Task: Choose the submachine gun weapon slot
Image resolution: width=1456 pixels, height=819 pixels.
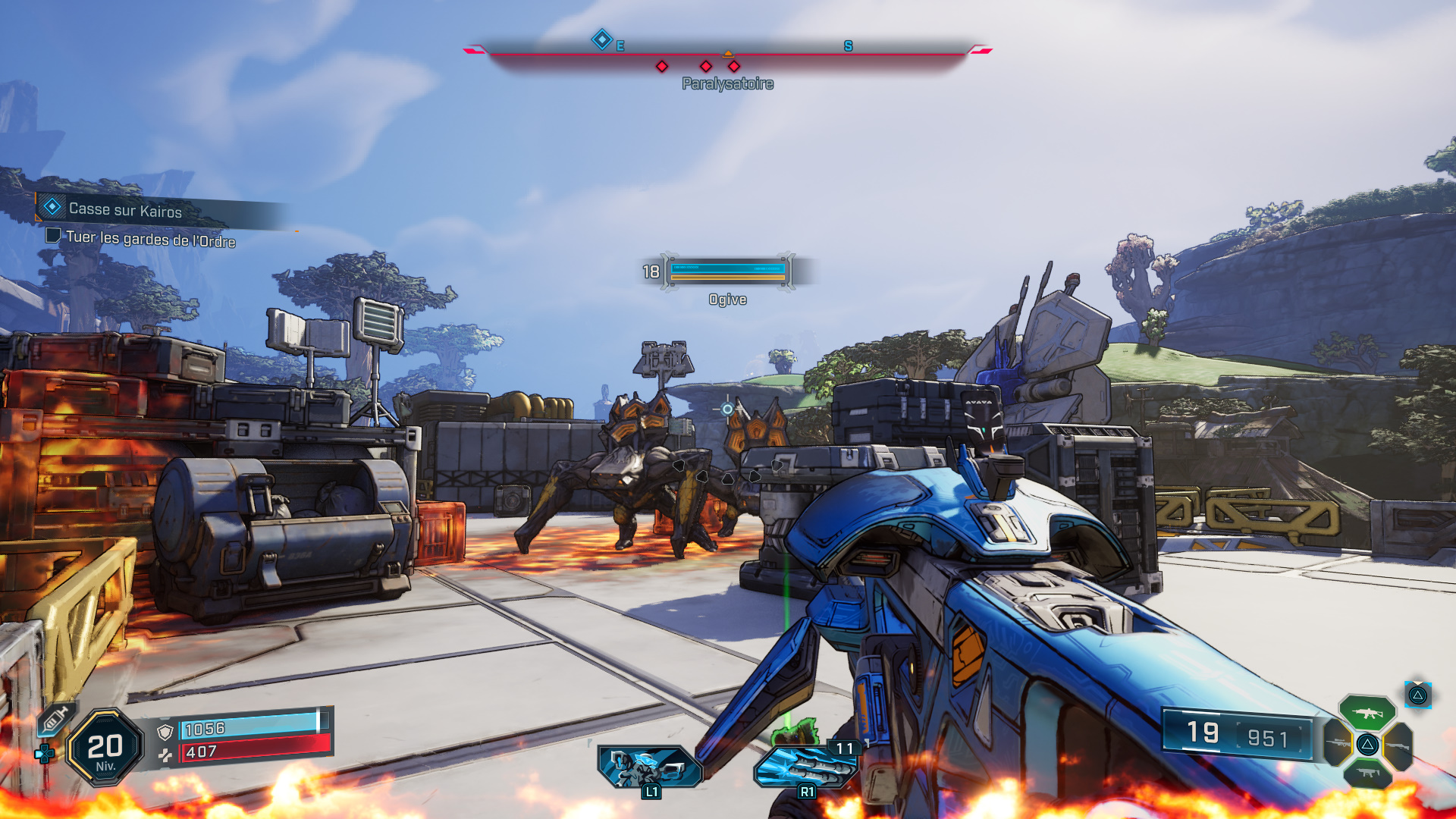Action: pos(1367,773)
